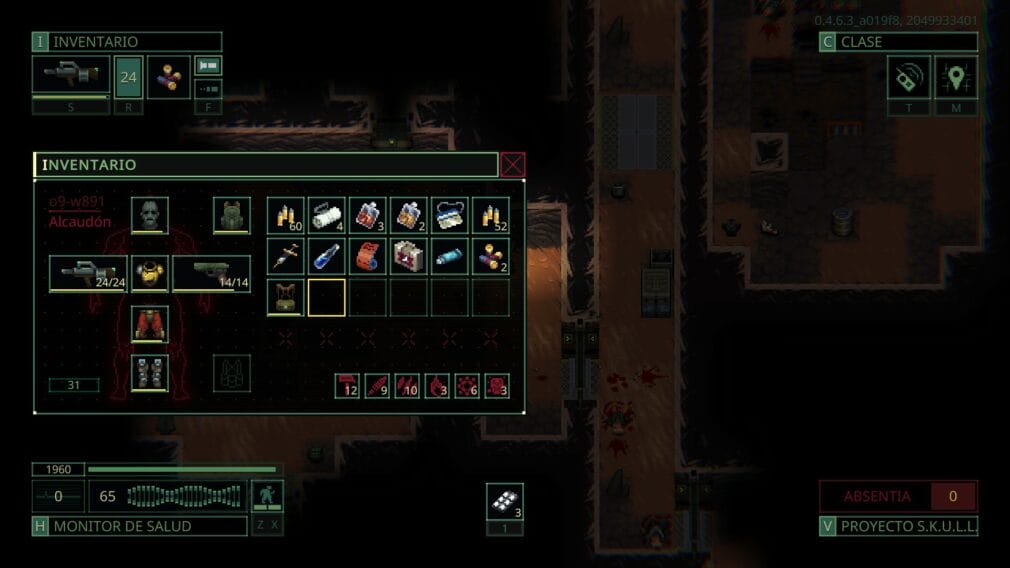Open the Clase panel

coord(898,42)
